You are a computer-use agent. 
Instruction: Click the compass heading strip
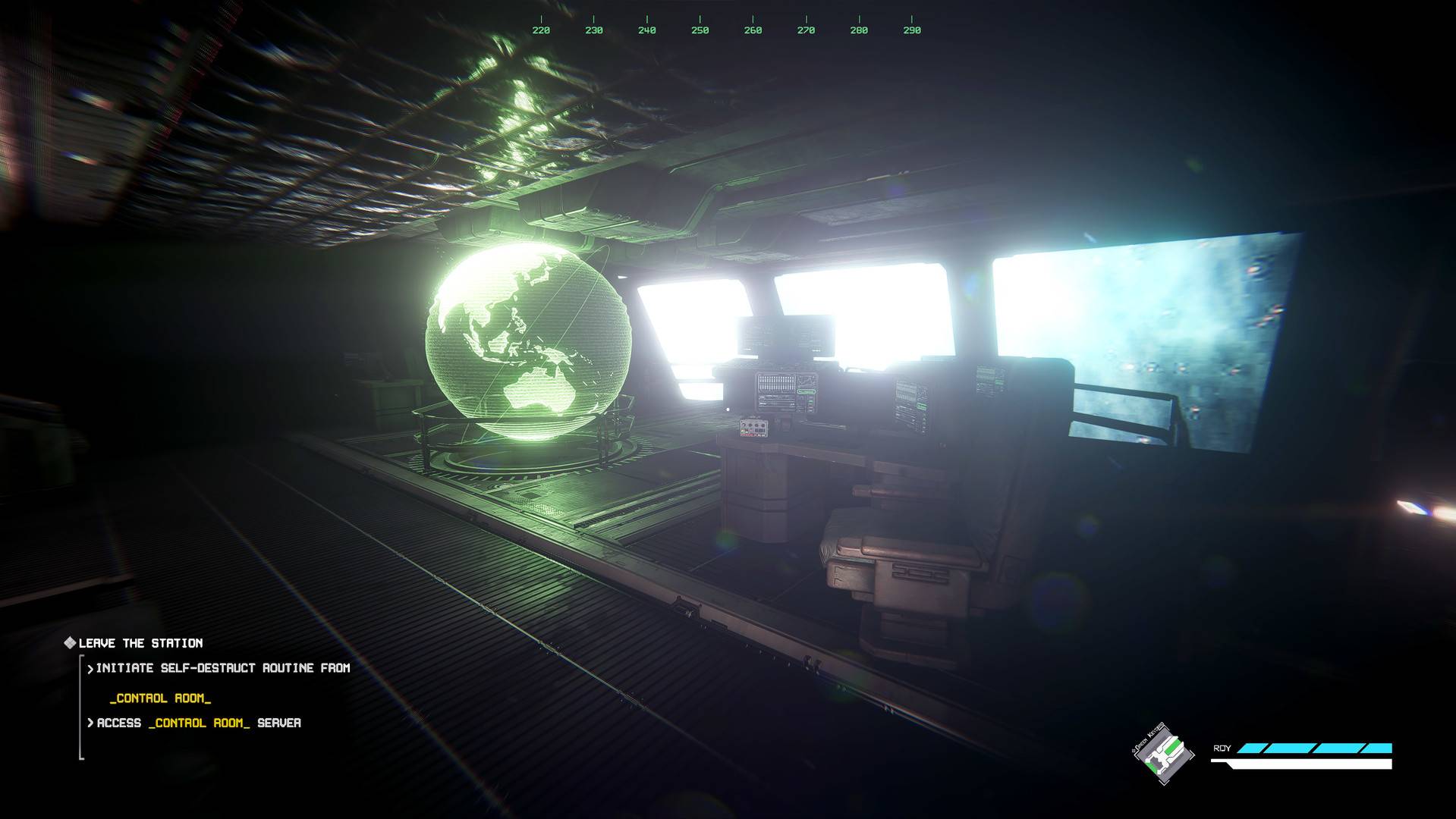coord(726,27)
